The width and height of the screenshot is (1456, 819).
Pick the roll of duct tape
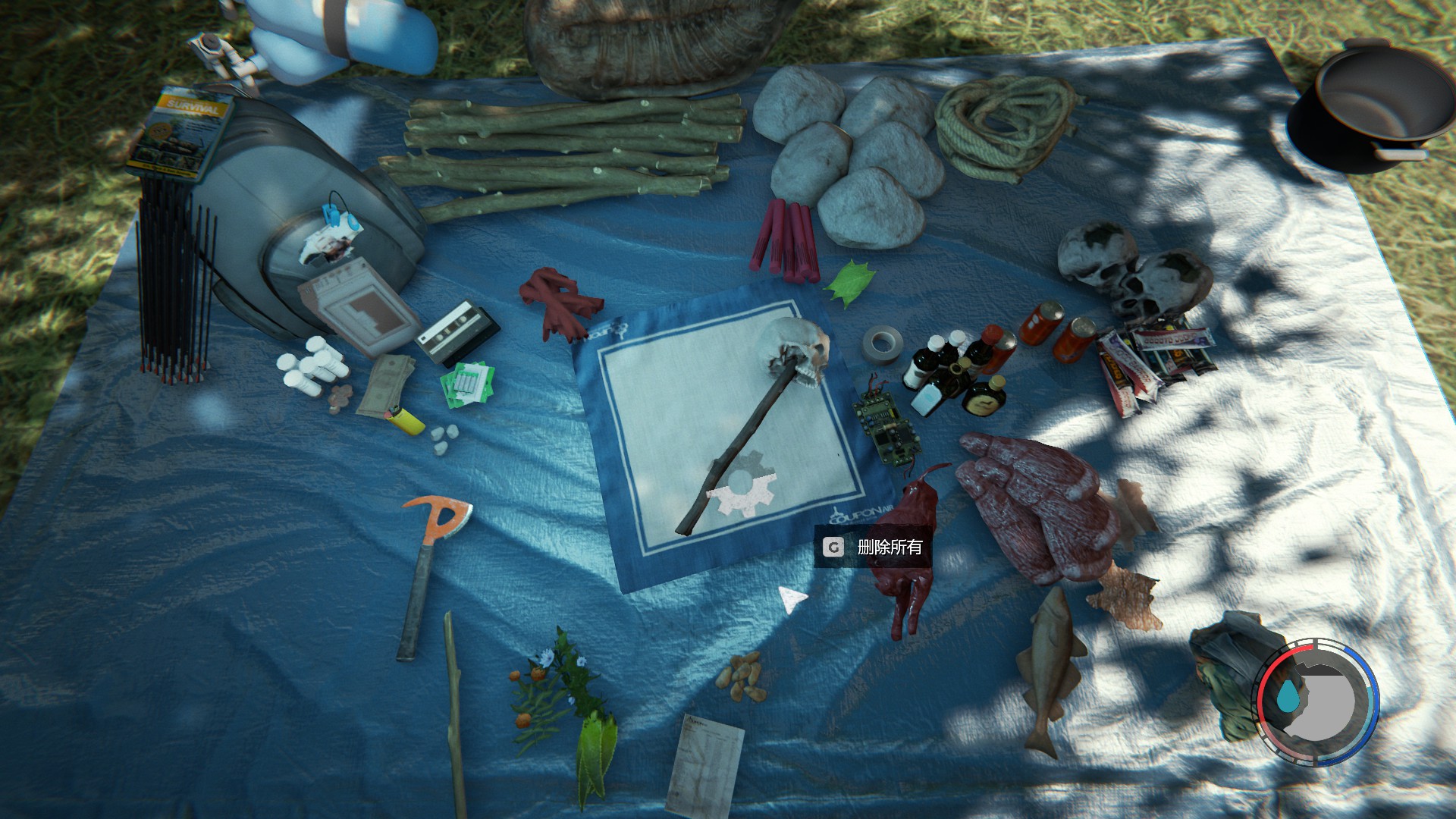pos(880,344)
